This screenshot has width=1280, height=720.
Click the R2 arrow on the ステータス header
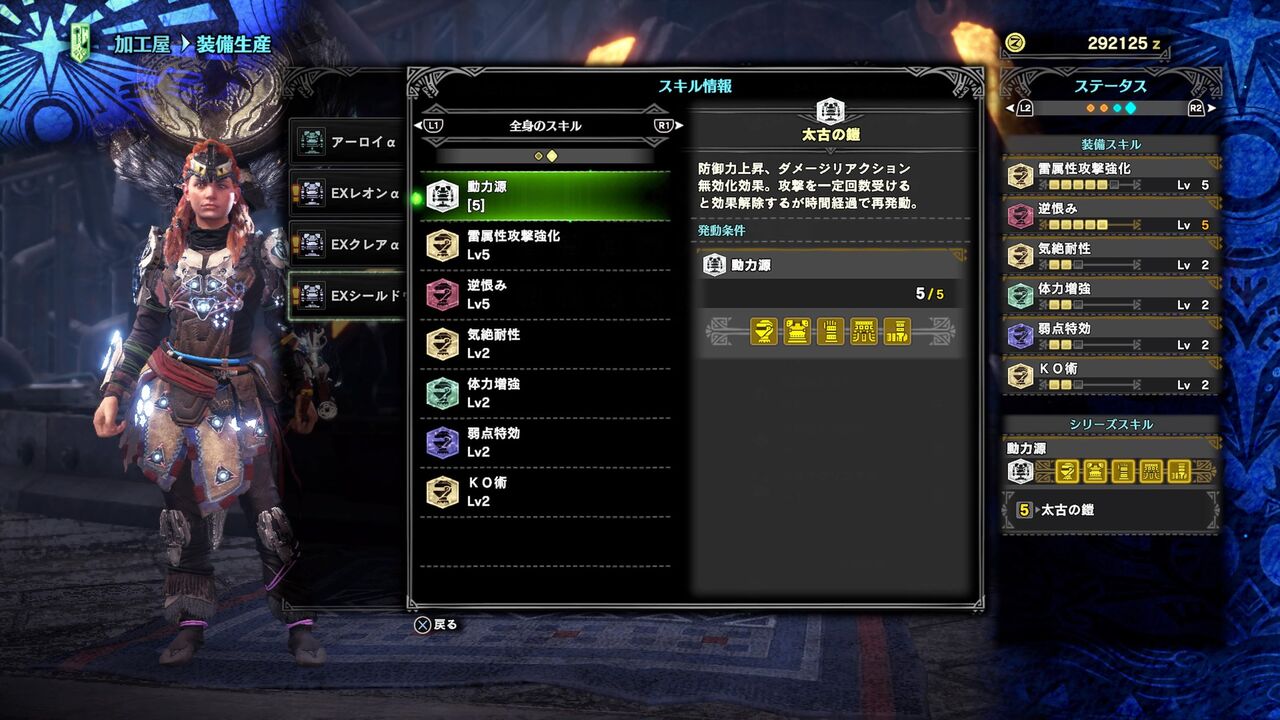[1206, 108]
